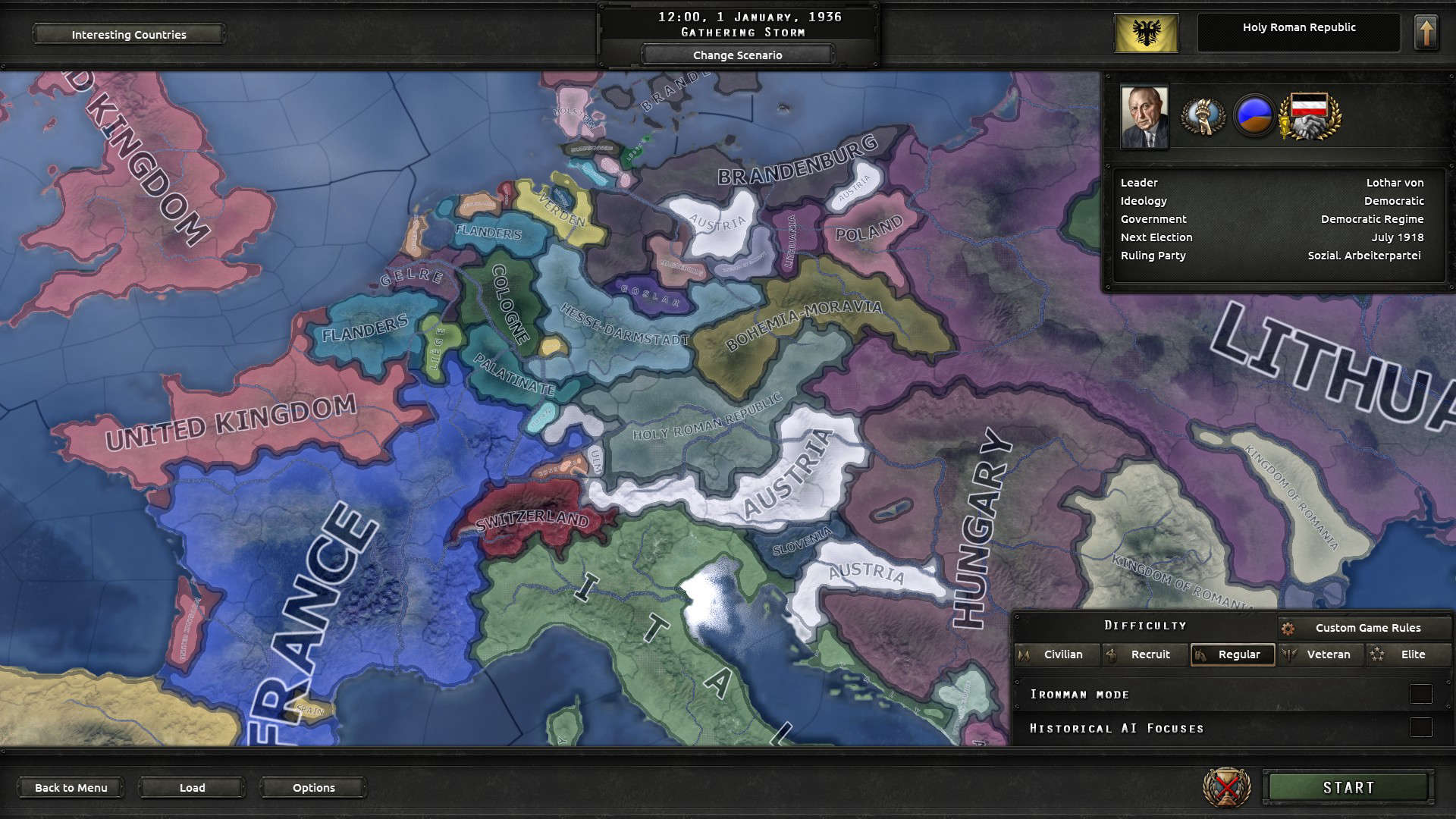Enable Ironman mode
1456x819 pixels.
click(x=1422, y=693)
